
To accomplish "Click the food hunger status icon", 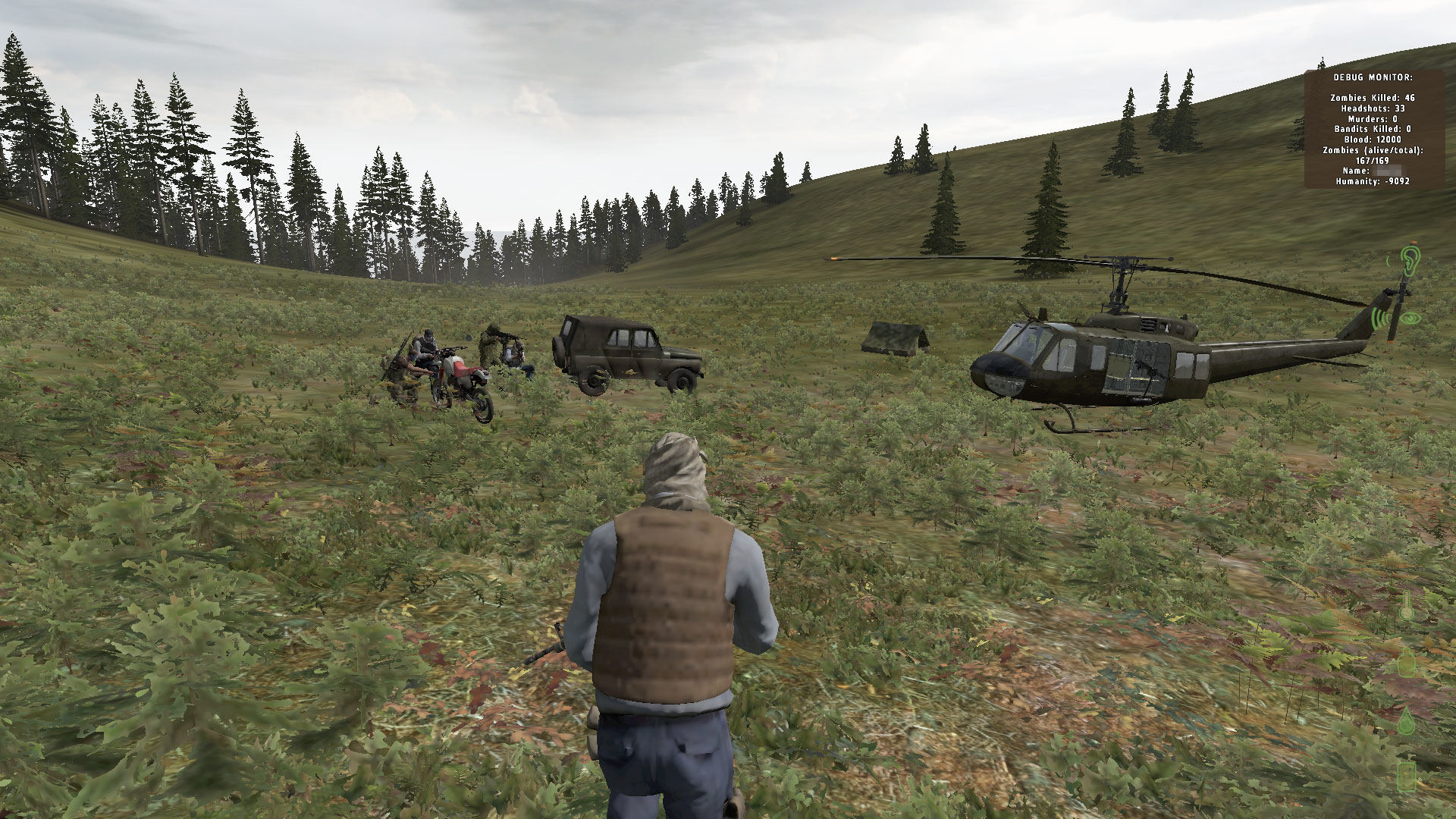I will 1407,776.
